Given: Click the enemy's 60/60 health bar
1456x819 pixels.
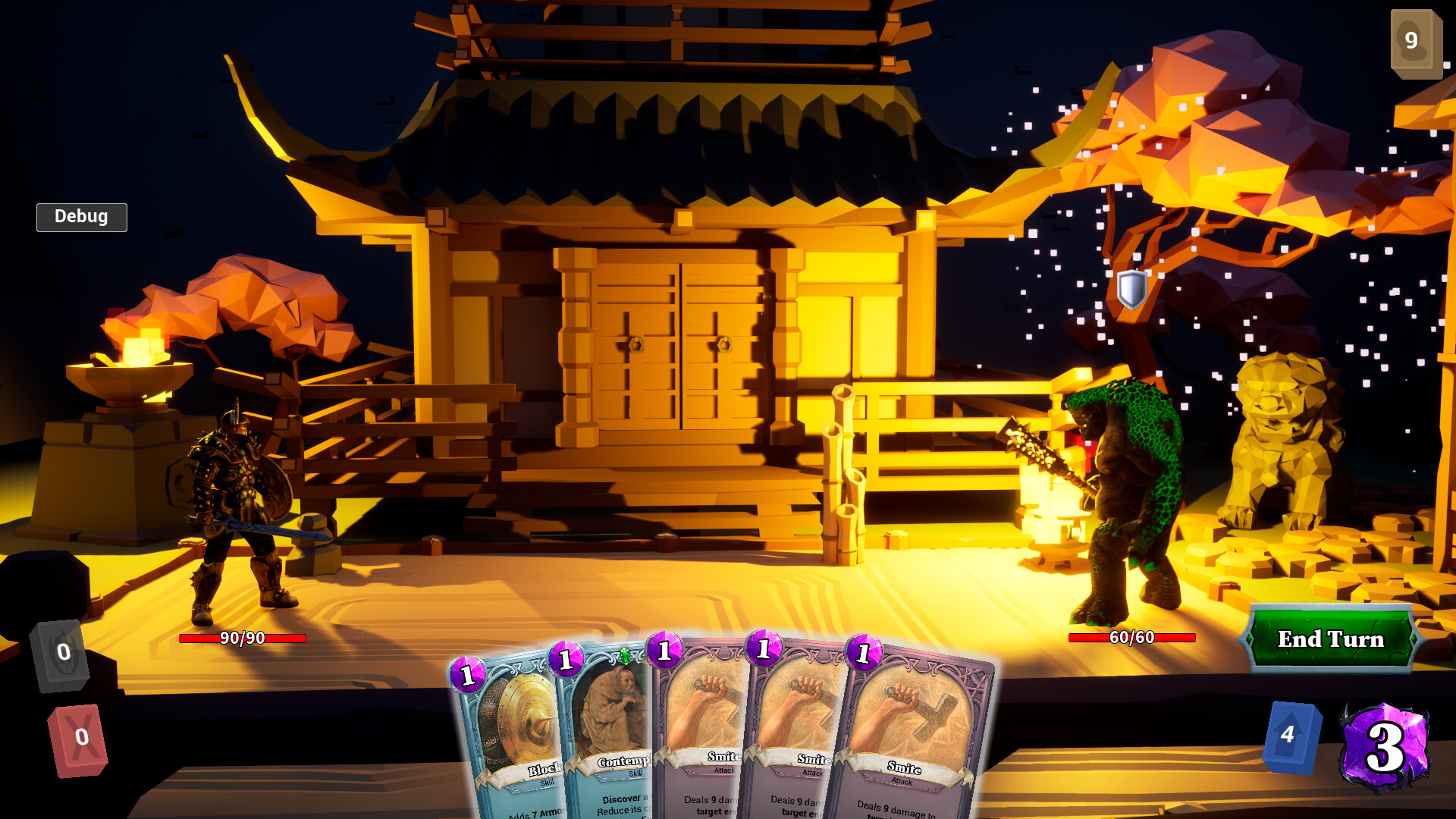Looking at the screenshot, I should tap(1131, 638).
